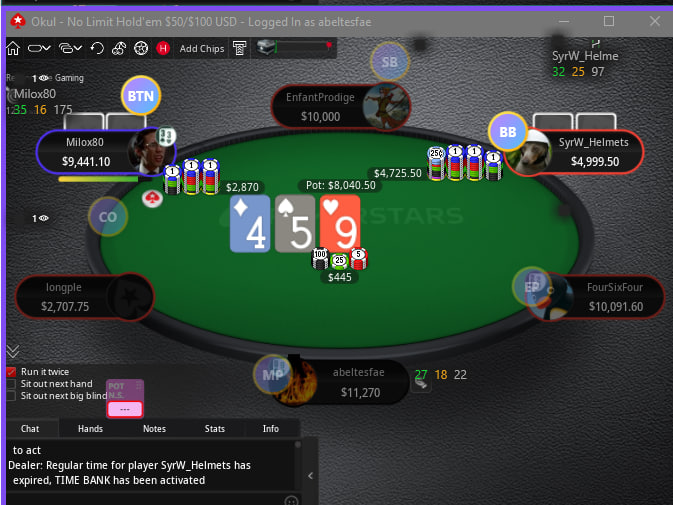
Task: Click the red H icon in the toolbar
Action: coord(162,48)
